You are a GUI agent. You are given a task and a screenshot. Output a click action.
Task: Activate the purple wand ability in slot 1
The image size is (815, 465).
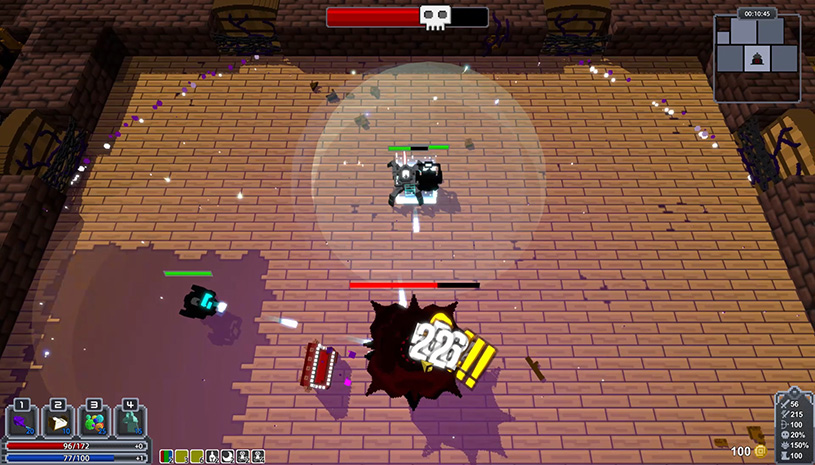click(22, 420)
